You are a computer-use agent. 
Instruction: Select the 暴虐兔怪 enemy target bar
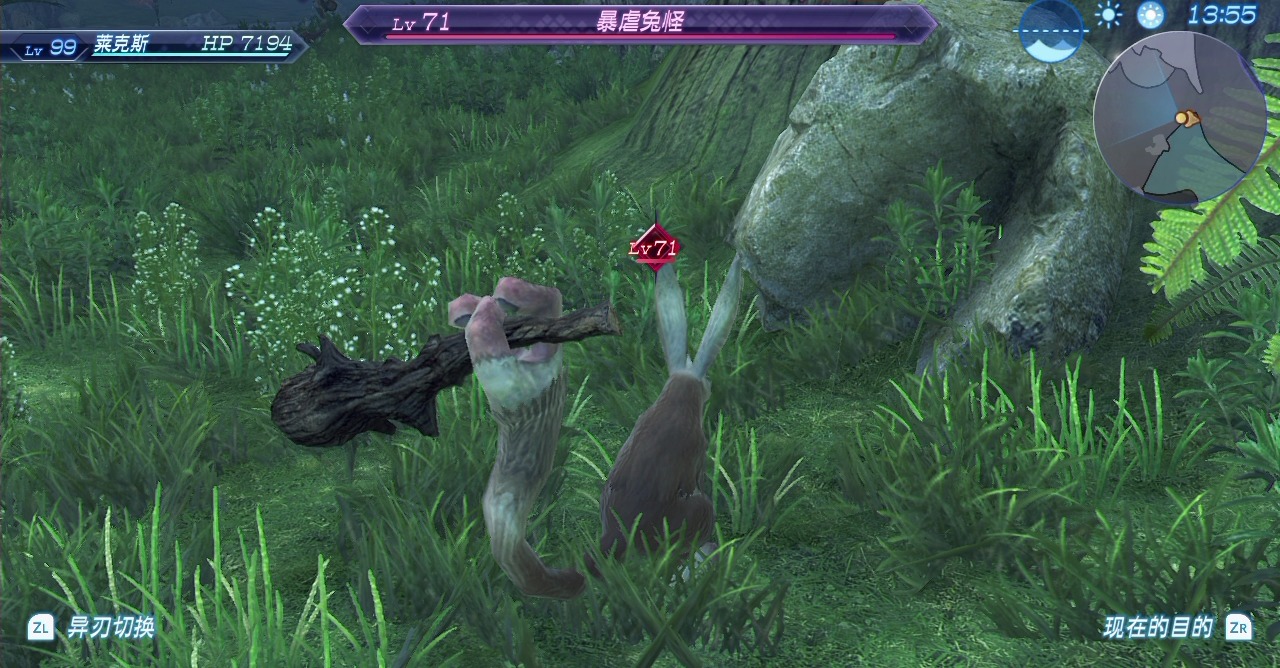pyautogui.click(x=640, y=24)
